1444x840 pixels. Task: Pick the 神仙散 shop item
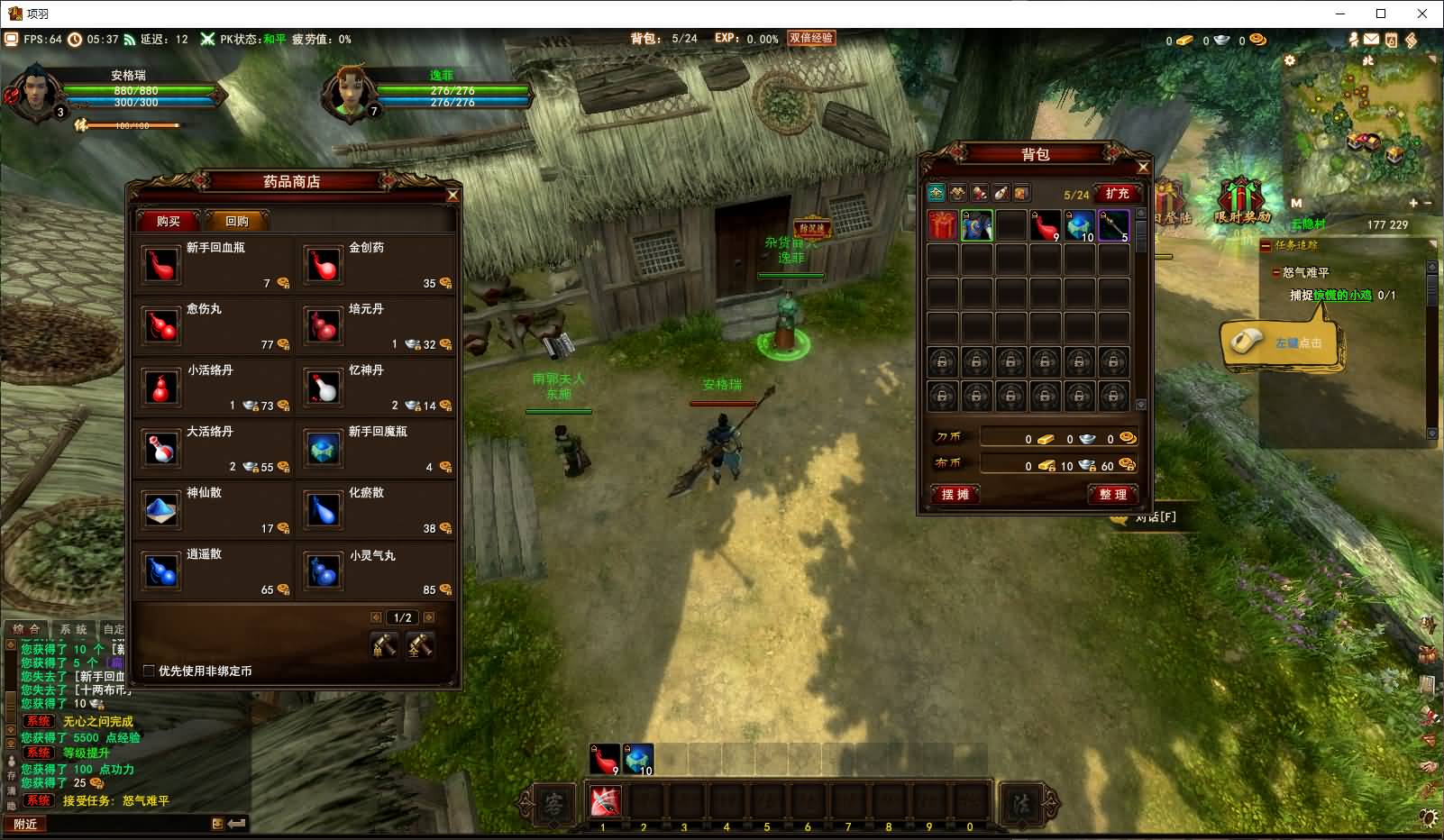(x=162, y=509)
